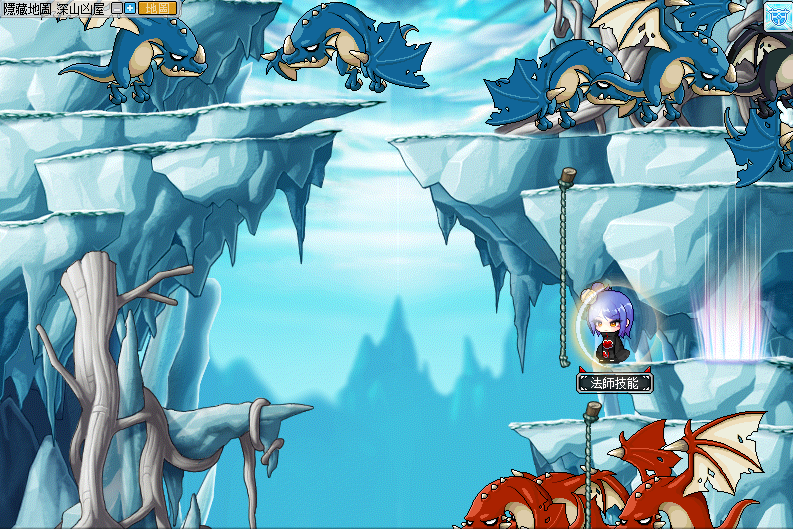
Task: Click the minimap minimize button
Action: pos(116,8)
